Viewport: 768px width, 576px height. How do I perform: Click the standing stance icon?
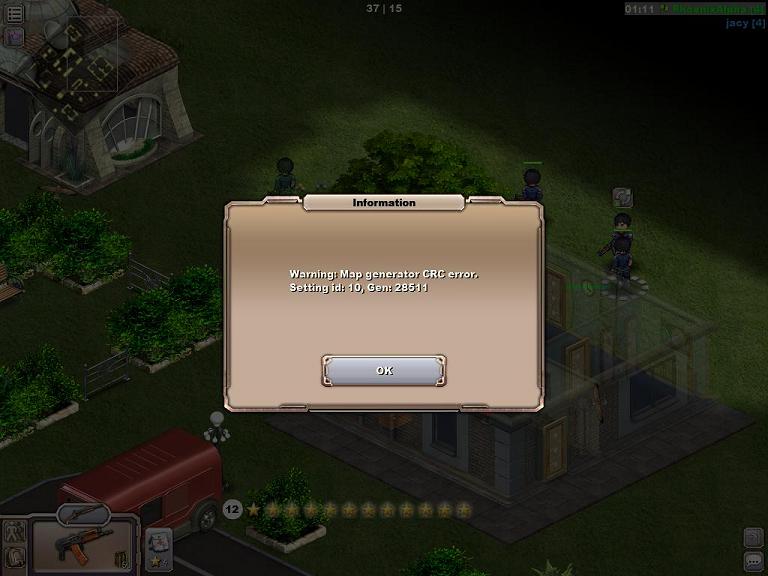(x=14, y=533)
